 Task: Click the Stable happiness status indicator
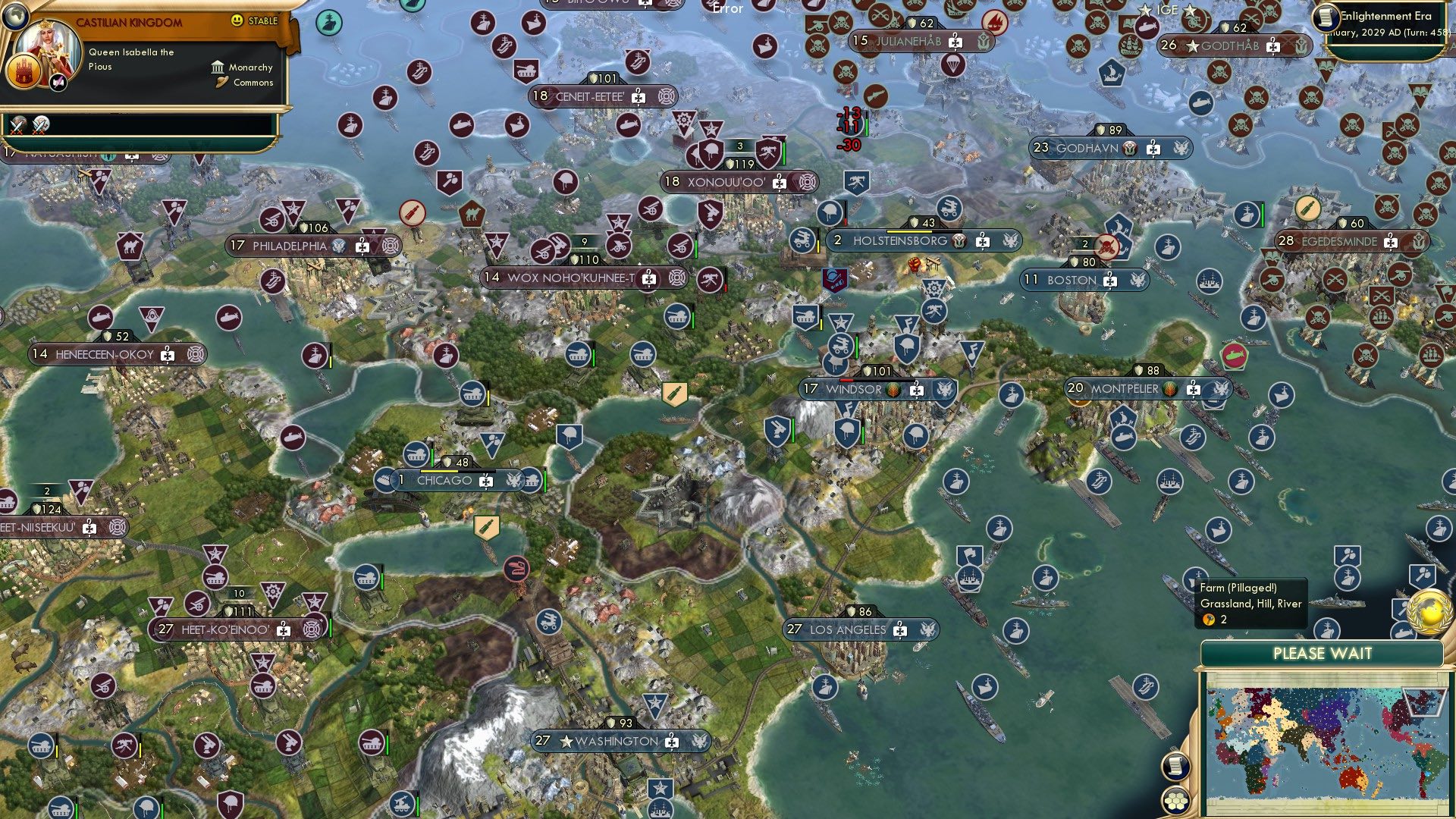click(256, 20)
